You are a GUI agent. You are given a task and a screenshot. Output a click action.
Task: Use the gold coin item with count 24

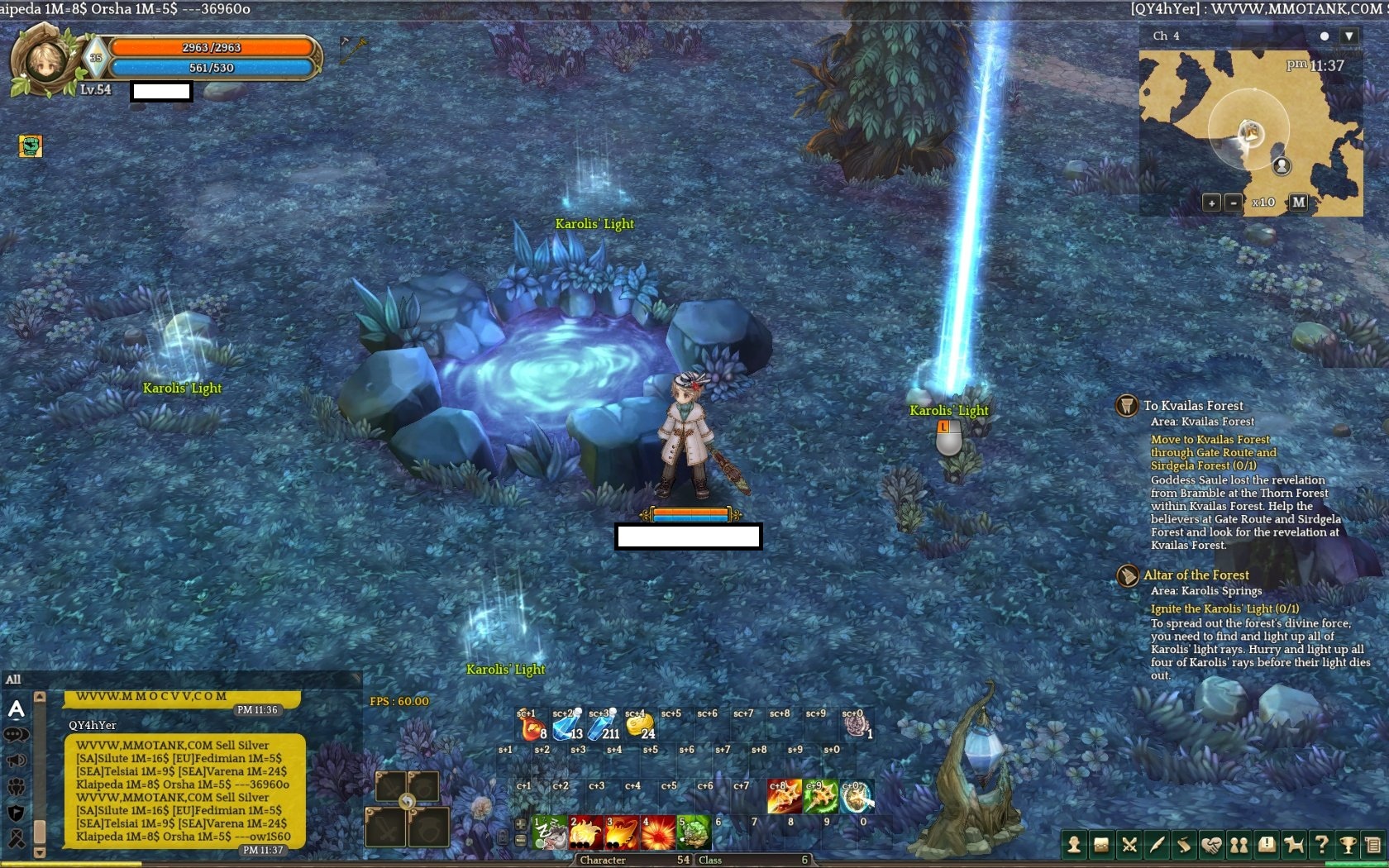tap(639, 726)
